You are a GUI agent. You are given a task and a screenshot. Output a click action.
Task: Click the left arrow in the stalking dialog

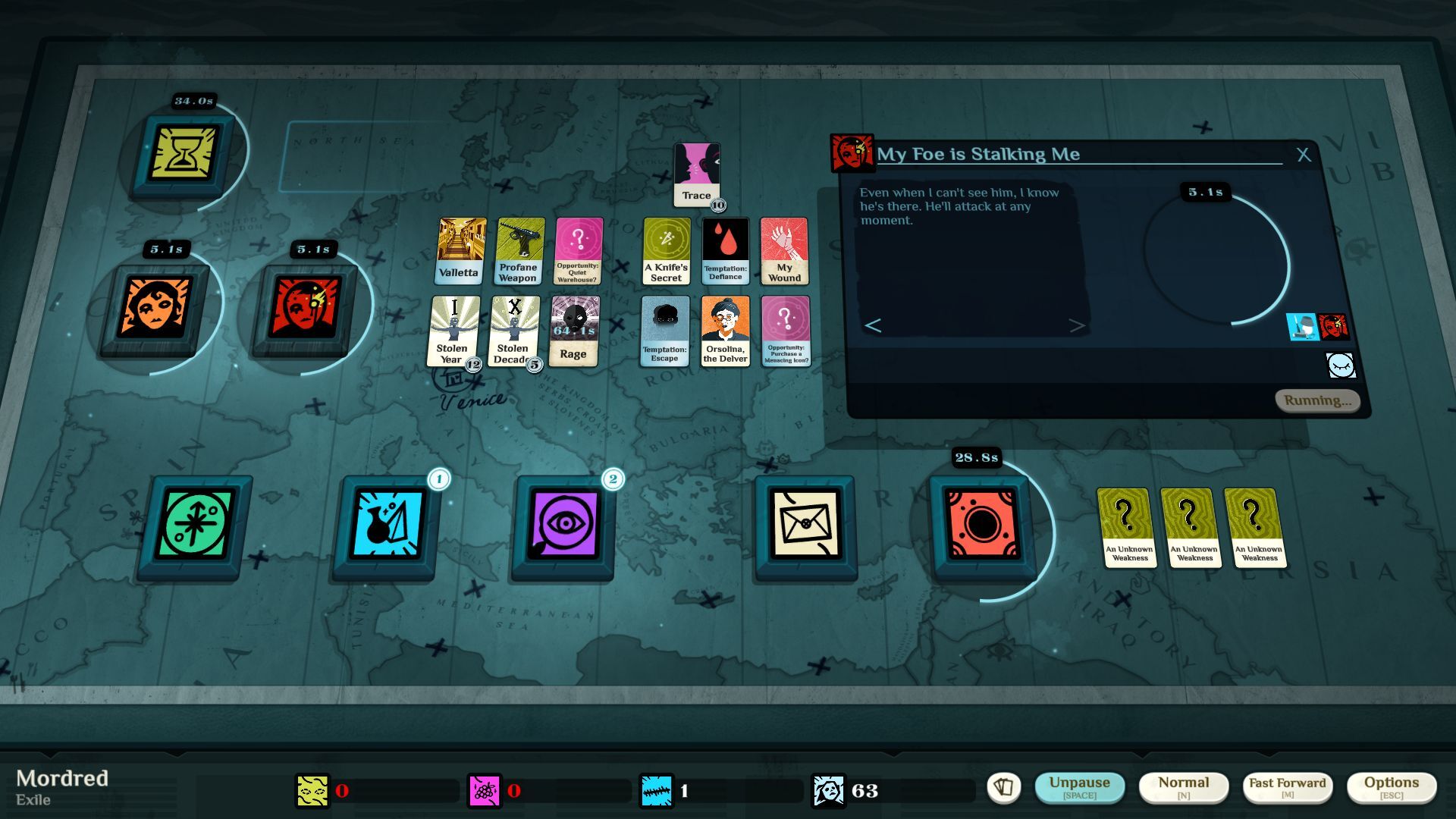(x=872, y=325)
